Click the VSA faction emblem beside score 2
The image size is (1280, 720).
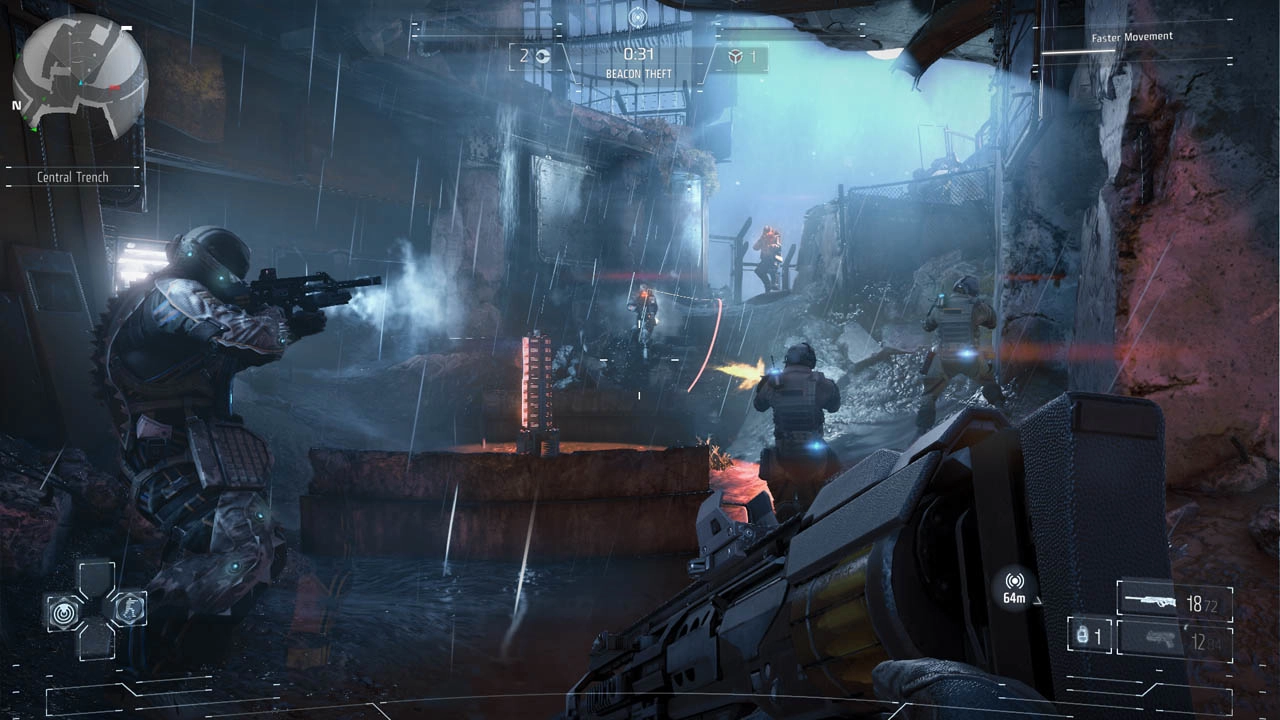tap(541, 57)
